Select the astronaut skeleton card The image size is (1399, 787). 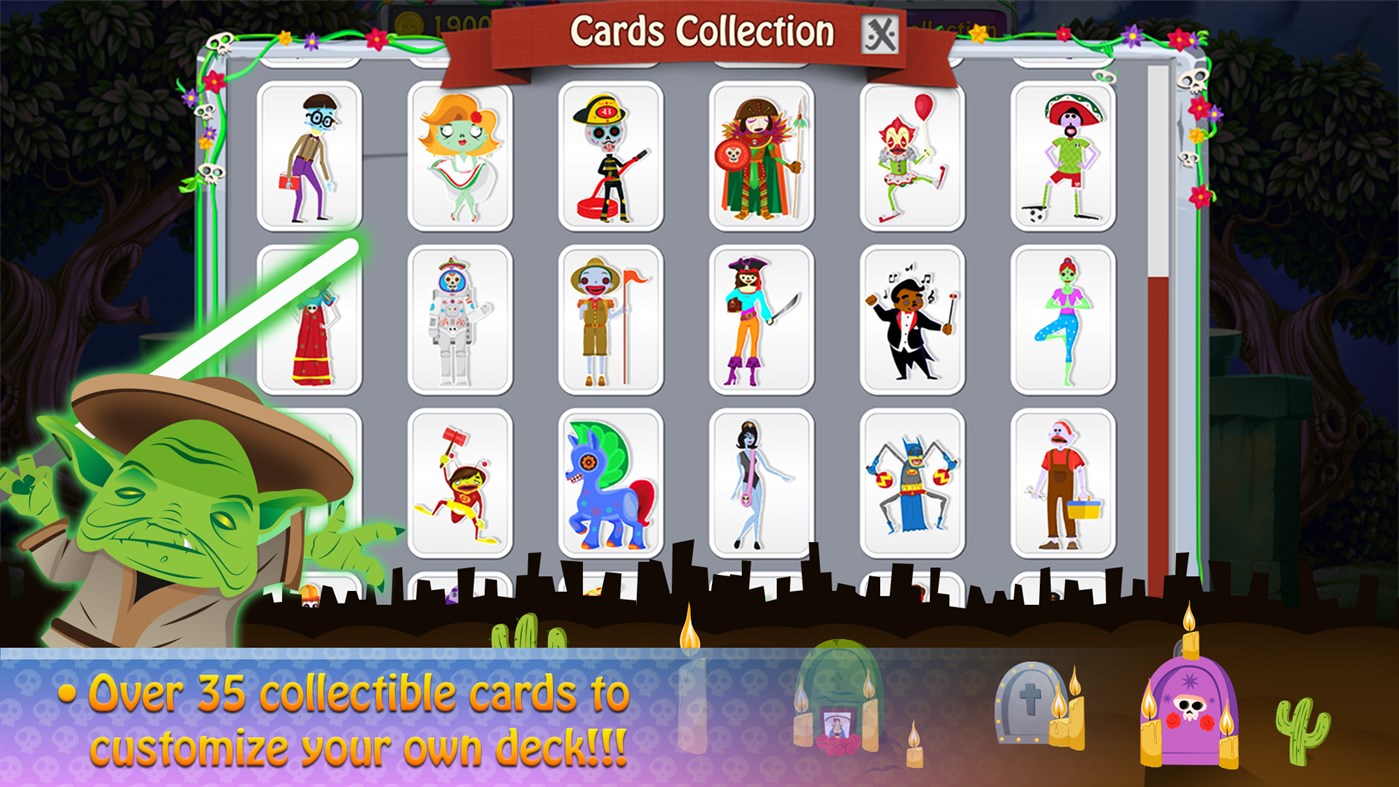tap(460, 318)
